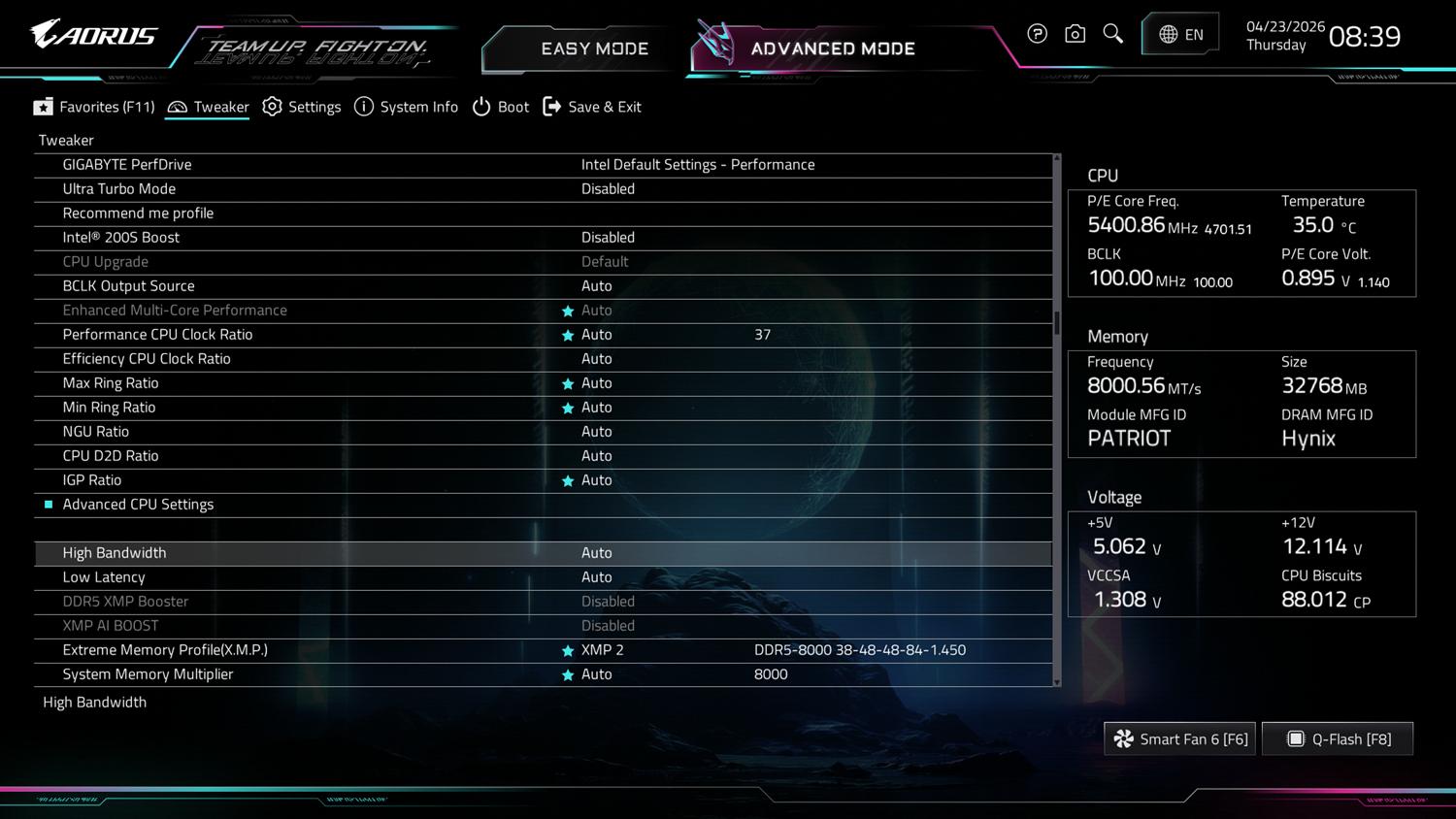
Task: Select the GIGABYTE PerfDrive setting
Action: coord(127,165)
